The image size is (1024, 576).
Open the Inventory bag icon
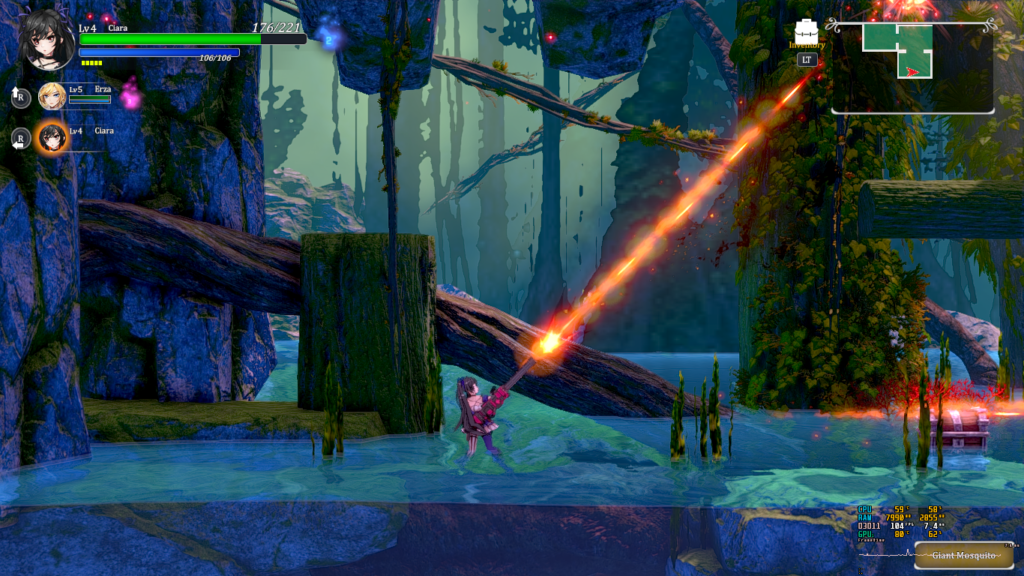coord(807,31)
